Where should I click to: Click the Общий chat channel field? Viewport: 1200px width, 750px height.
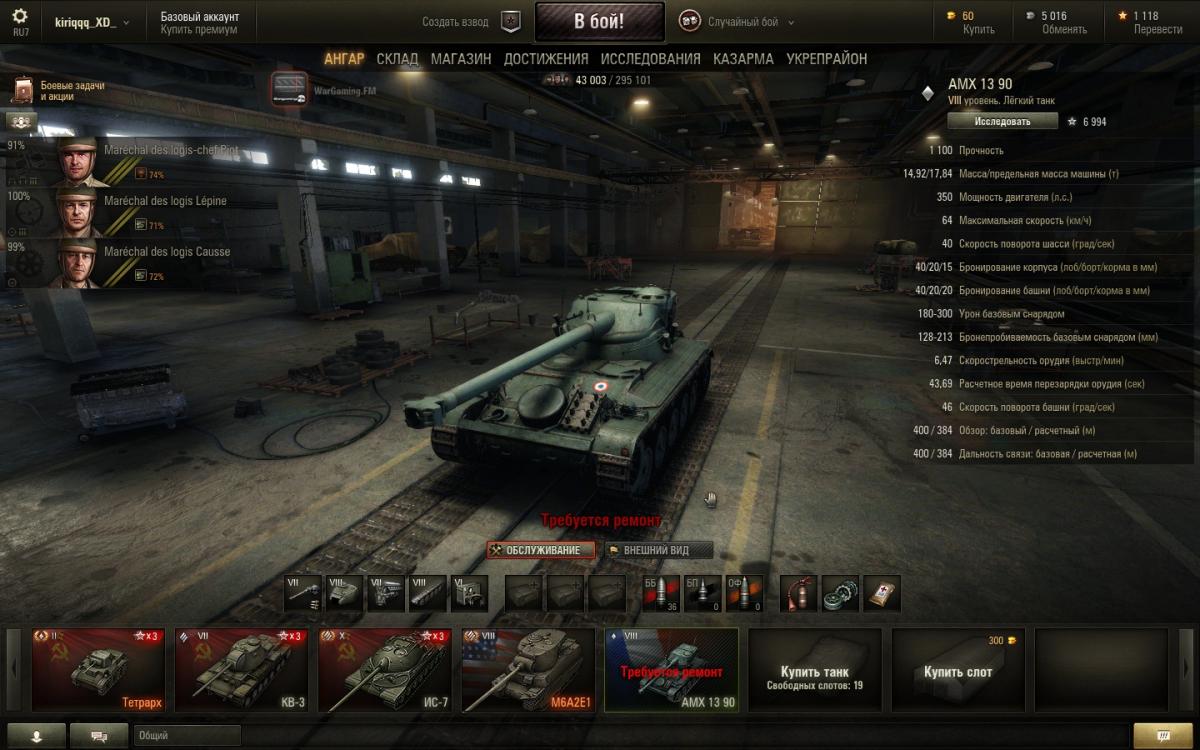coord(187,735)
